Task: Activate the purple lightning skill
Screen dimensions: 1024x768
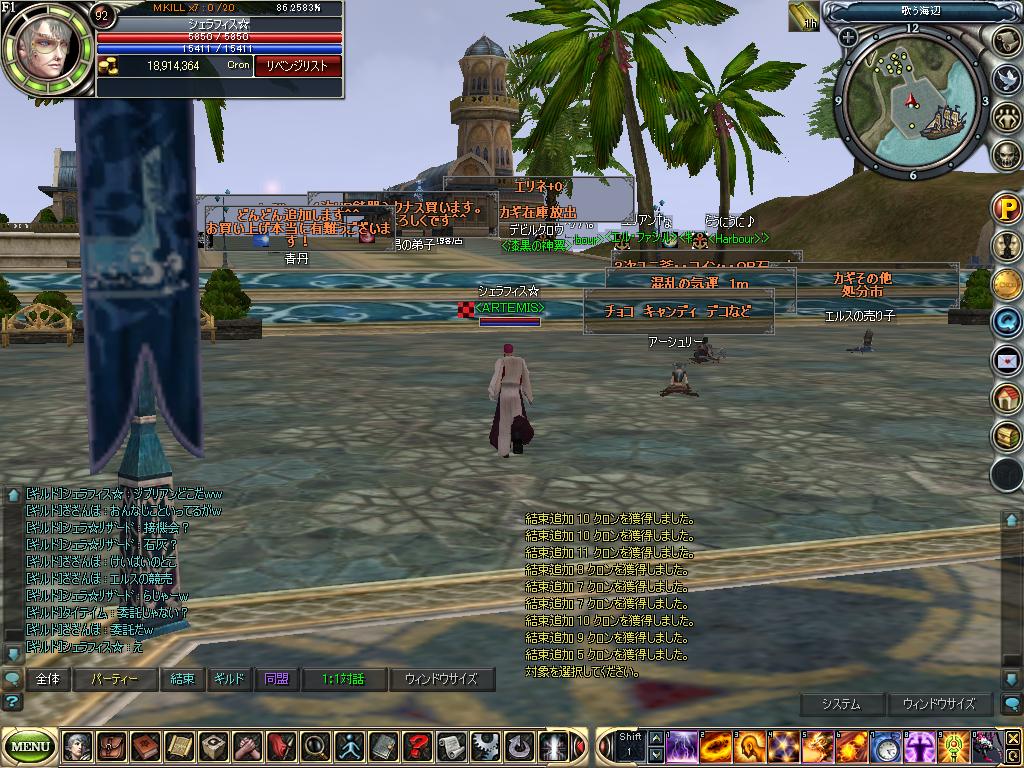Action: [682, 746]
